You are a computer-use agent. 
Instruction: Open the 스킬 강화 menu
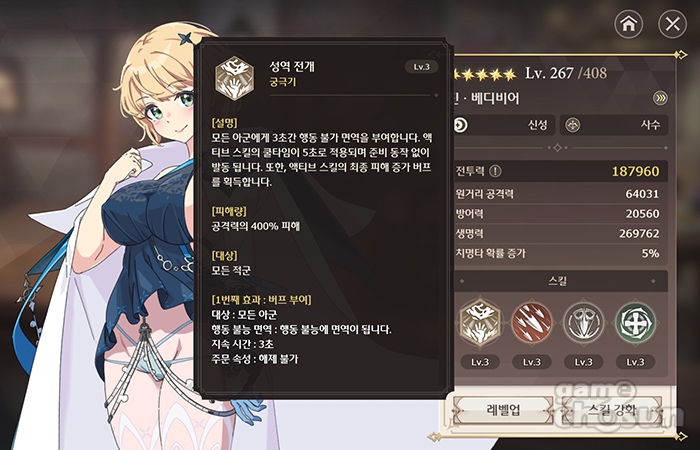click(x=611, y=410)
